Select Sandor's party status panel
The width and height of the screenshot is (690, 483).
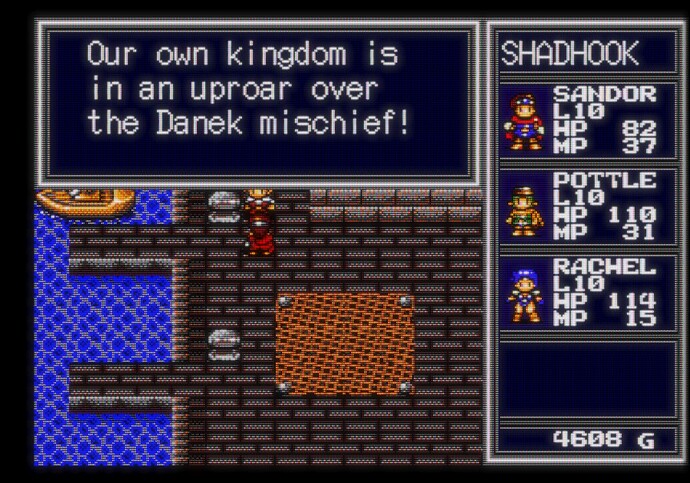(580, 120)
